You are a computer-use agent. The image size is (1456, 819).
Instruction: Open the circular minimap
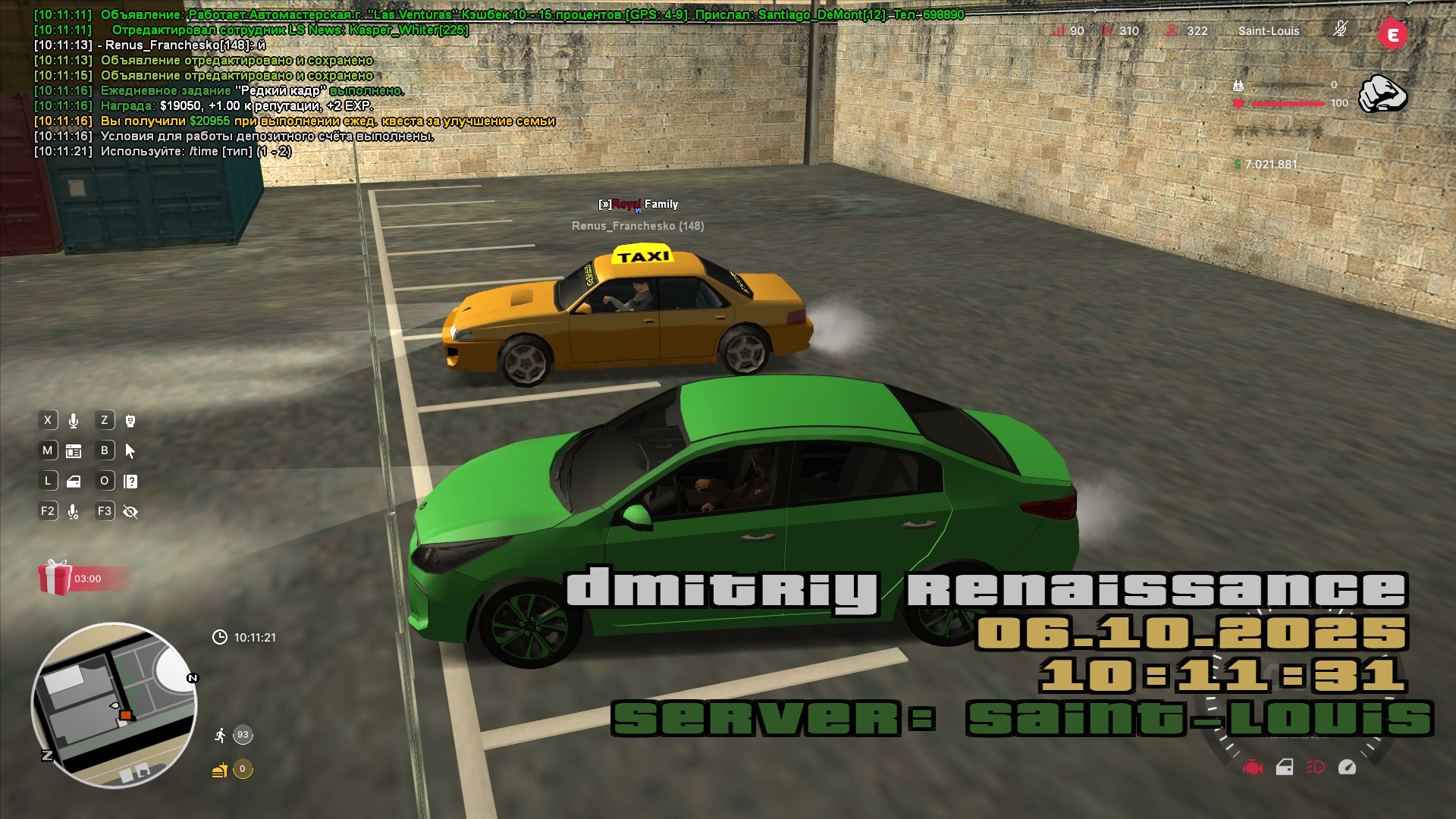click(x=114, y=705)
